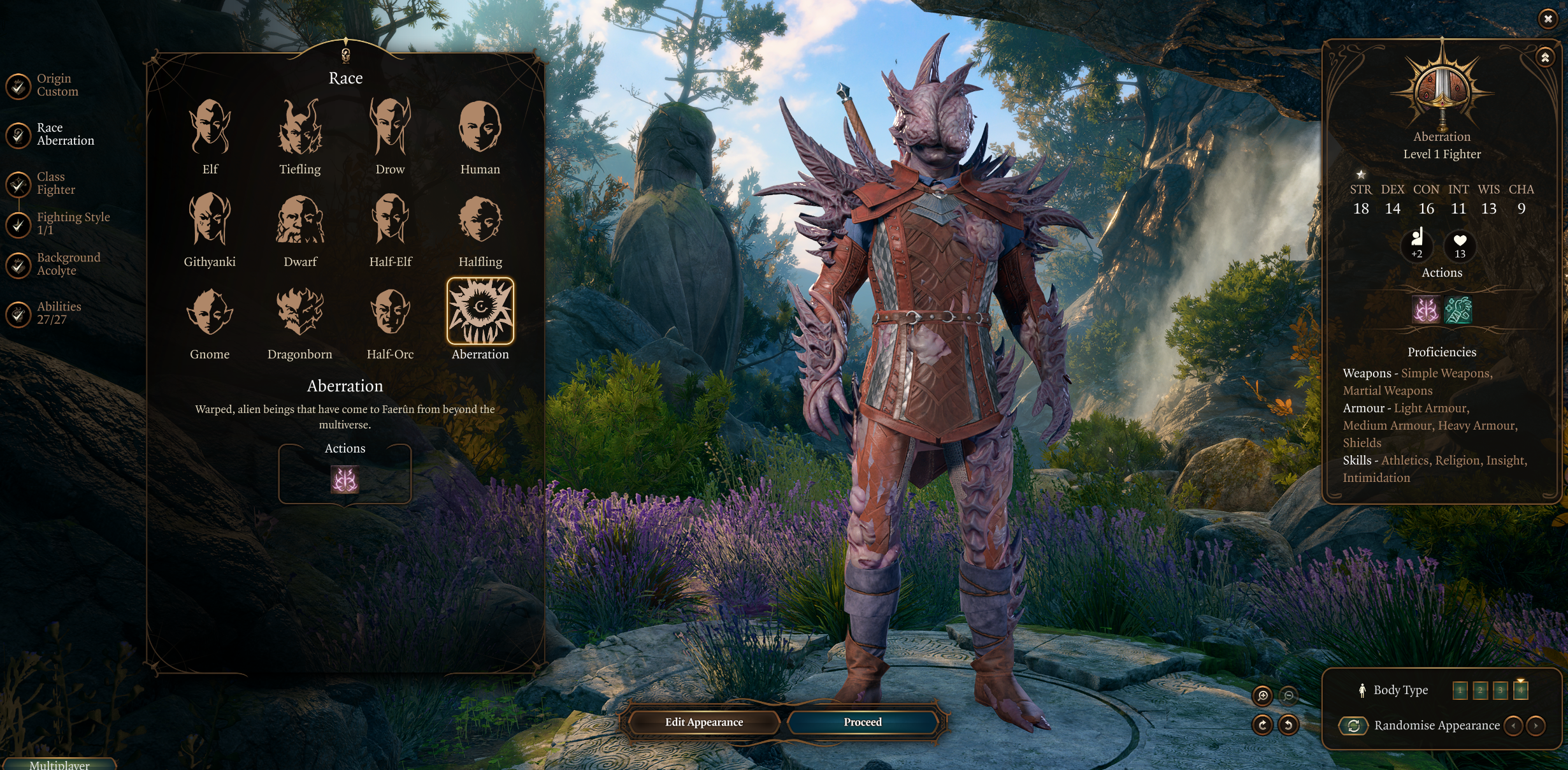1568x770 pixels.
Task: Close the character creation screen
Action: pos(1548,19)
